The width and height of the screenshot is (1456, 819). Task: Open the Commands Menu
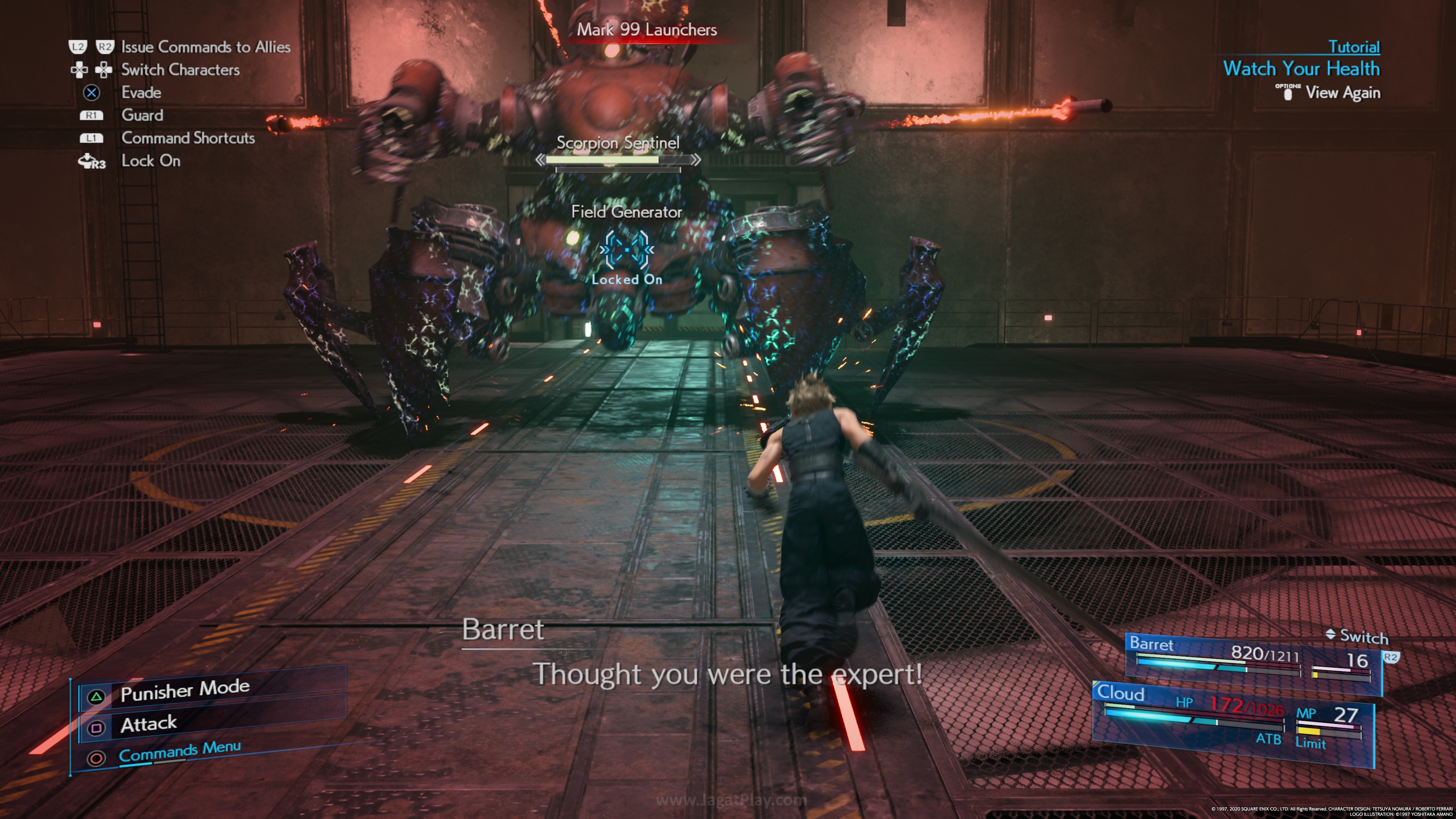click(179, 752)
